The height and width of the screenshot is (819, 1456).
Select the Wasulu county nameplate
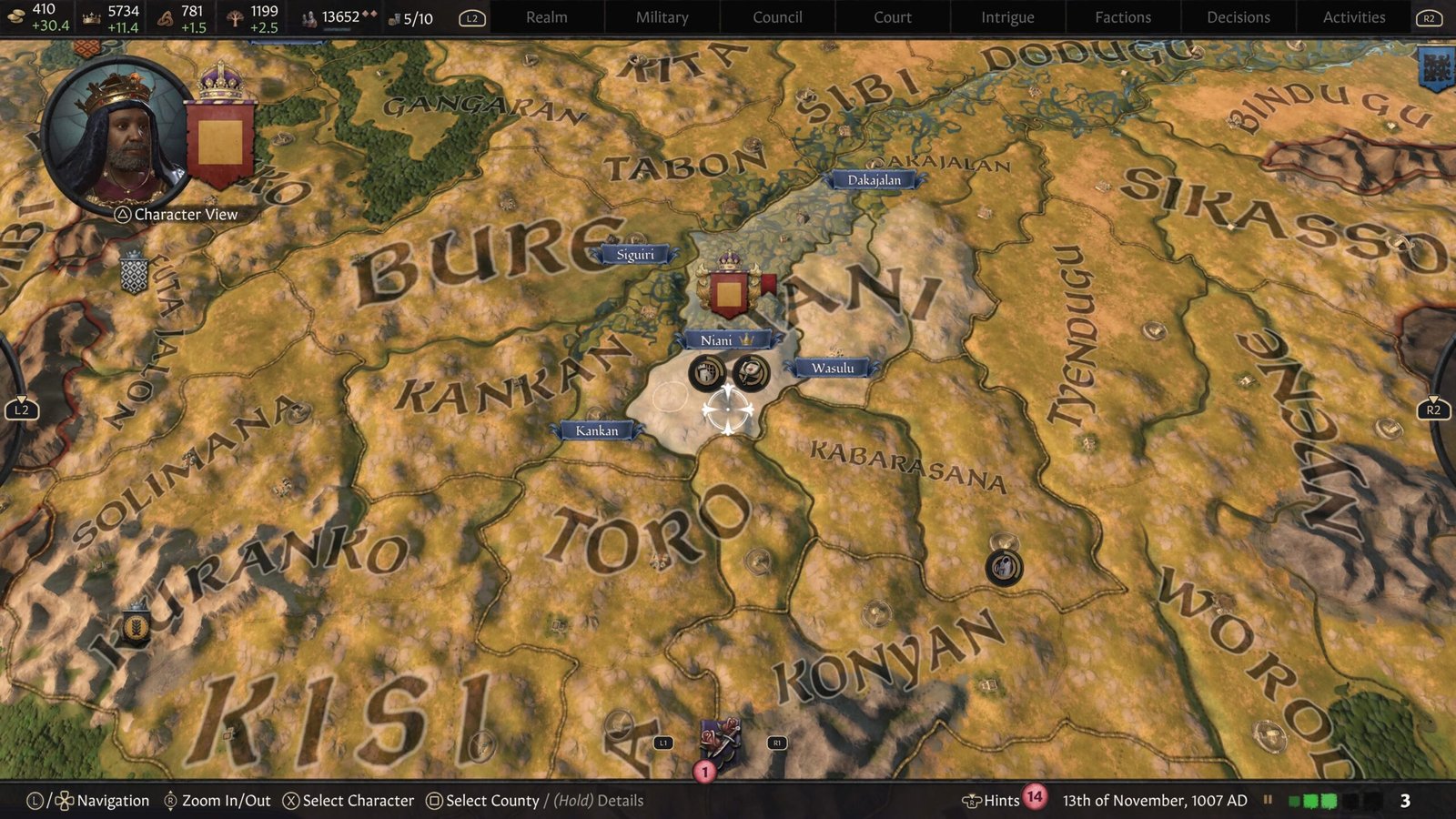pyautogui.click(x=833, y=369)
